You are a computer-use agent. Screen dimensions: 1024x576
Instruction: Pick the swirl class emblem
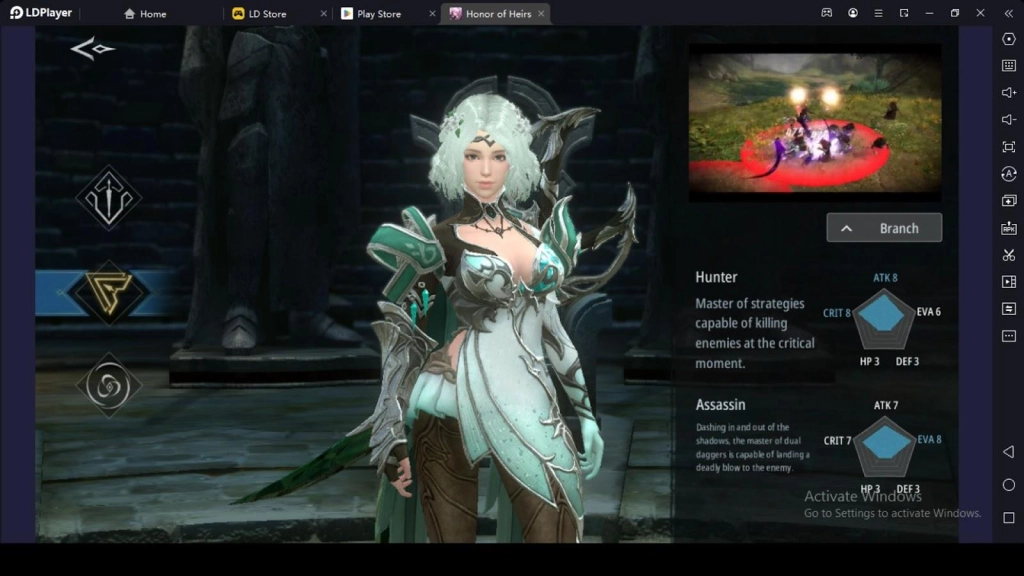[108, 385]
